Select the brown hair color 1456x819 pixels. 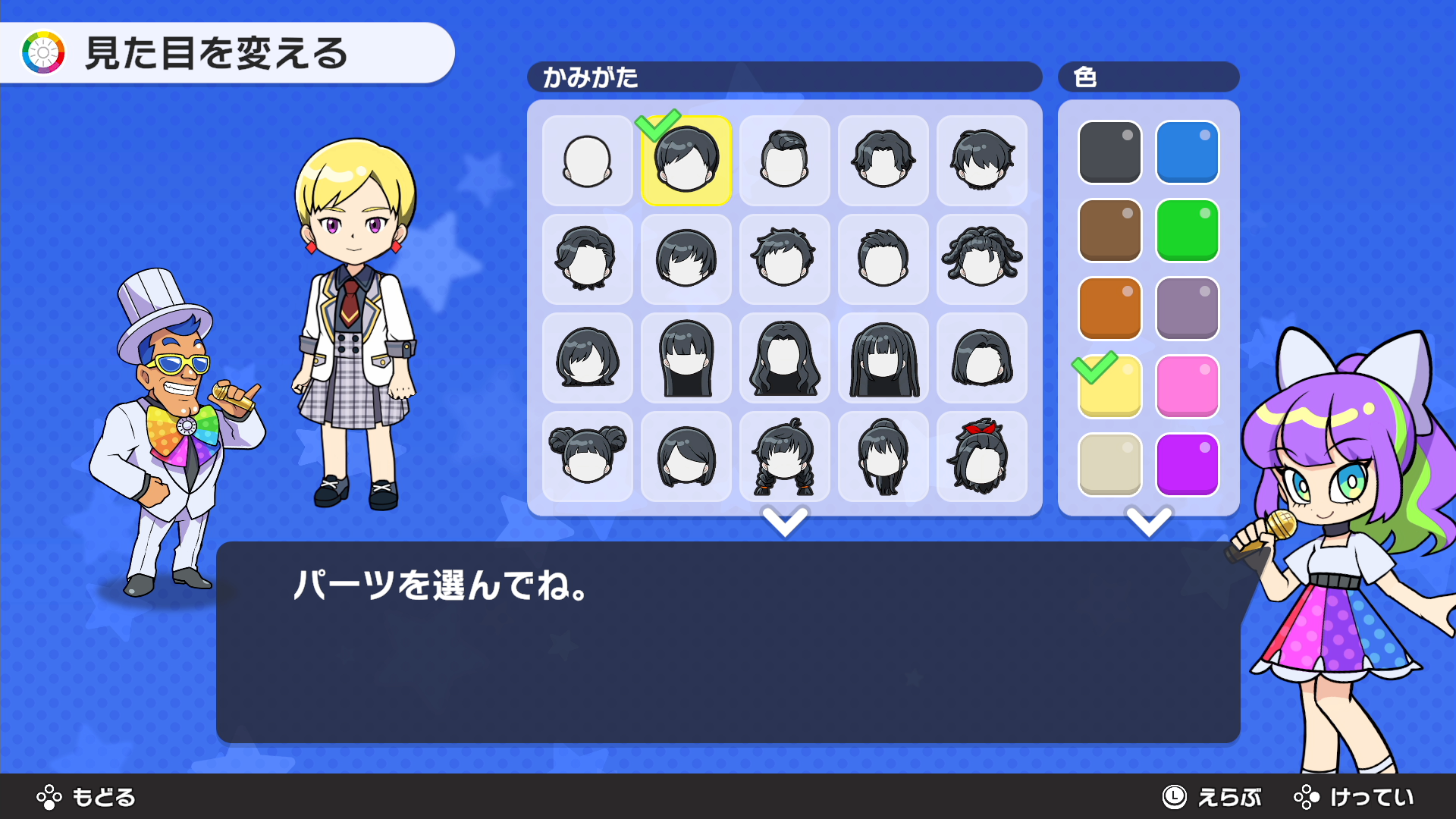pos(1109,231)
